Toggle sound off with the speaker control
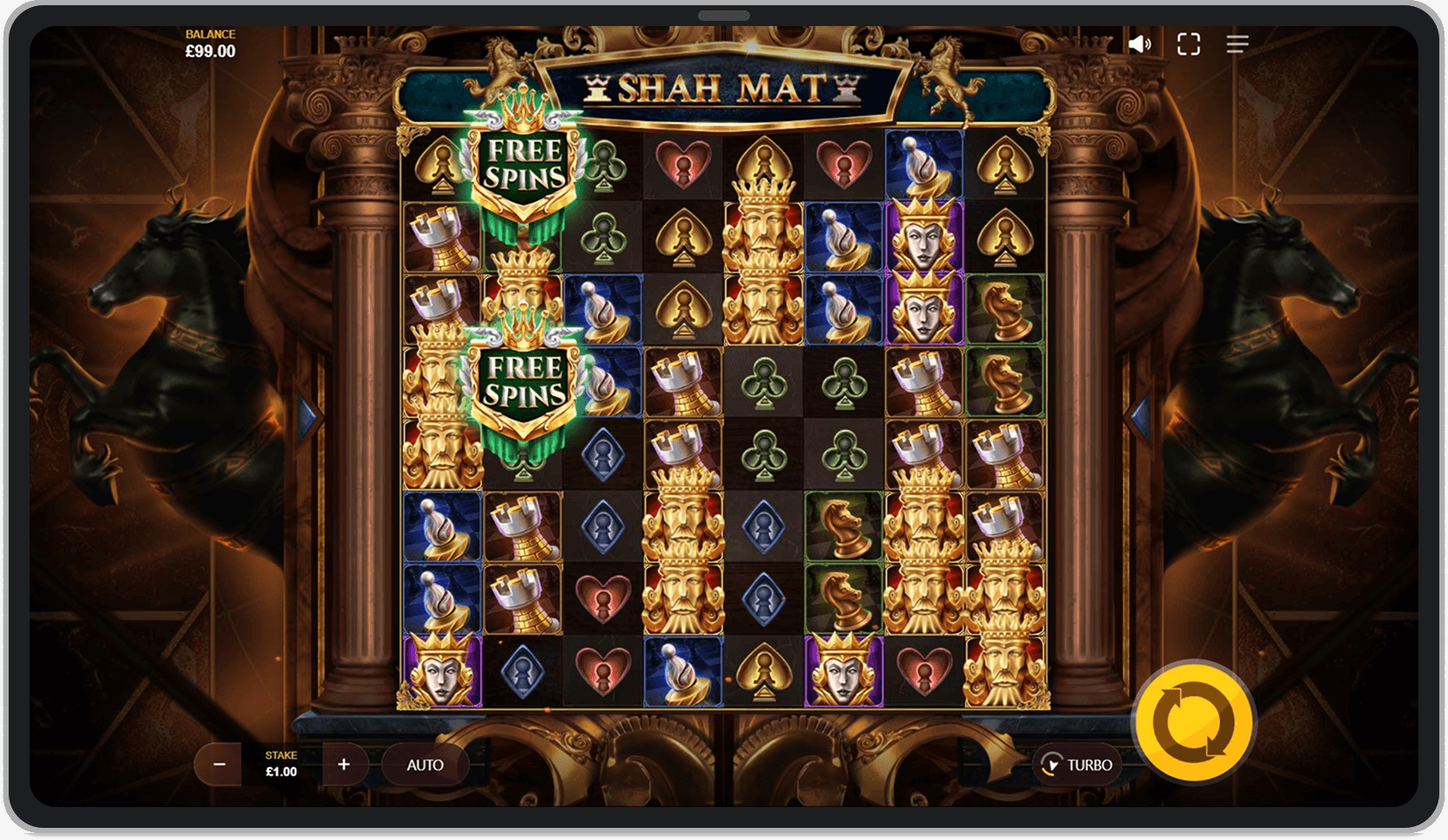 (x=1140, y=43)
